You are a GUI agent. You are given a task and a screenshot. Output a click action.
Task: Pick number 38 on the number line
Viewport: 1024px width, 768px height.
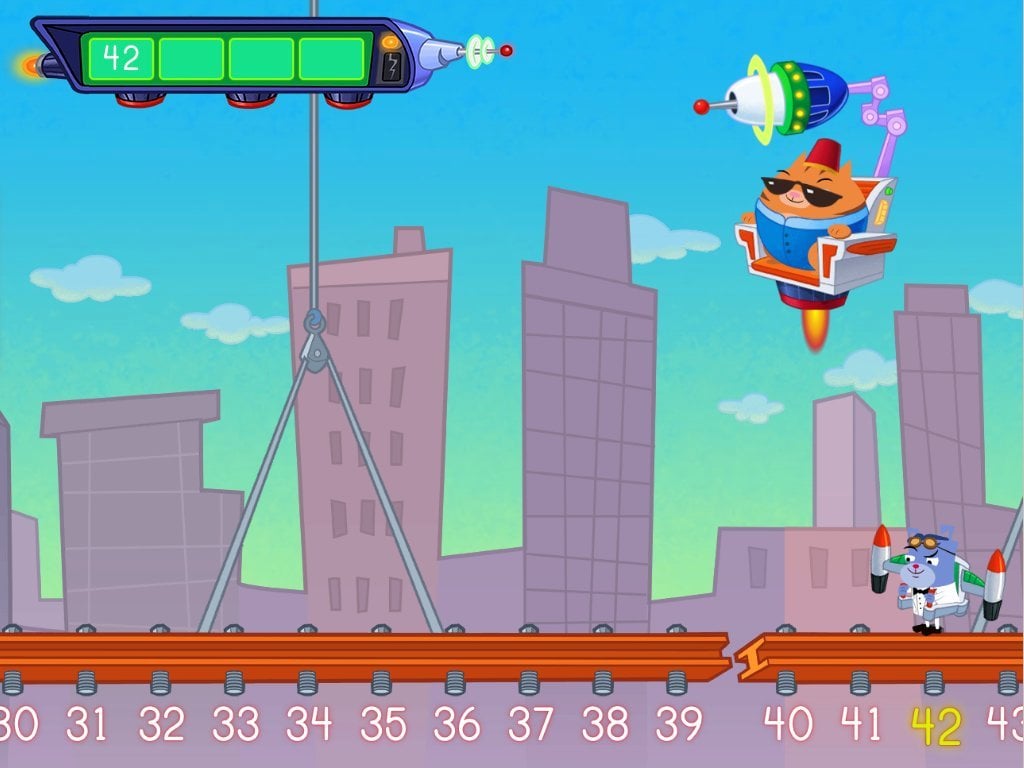point(604,724)
